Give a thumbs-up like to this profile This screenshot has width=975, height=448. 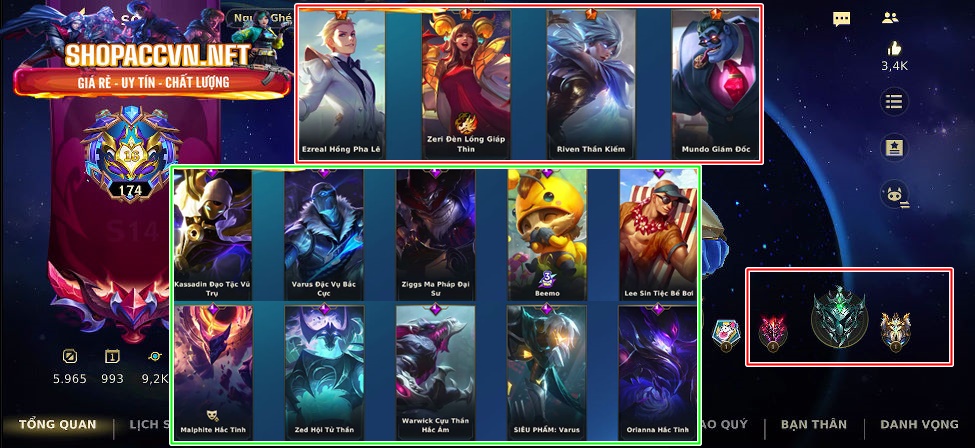coord(893,49)
